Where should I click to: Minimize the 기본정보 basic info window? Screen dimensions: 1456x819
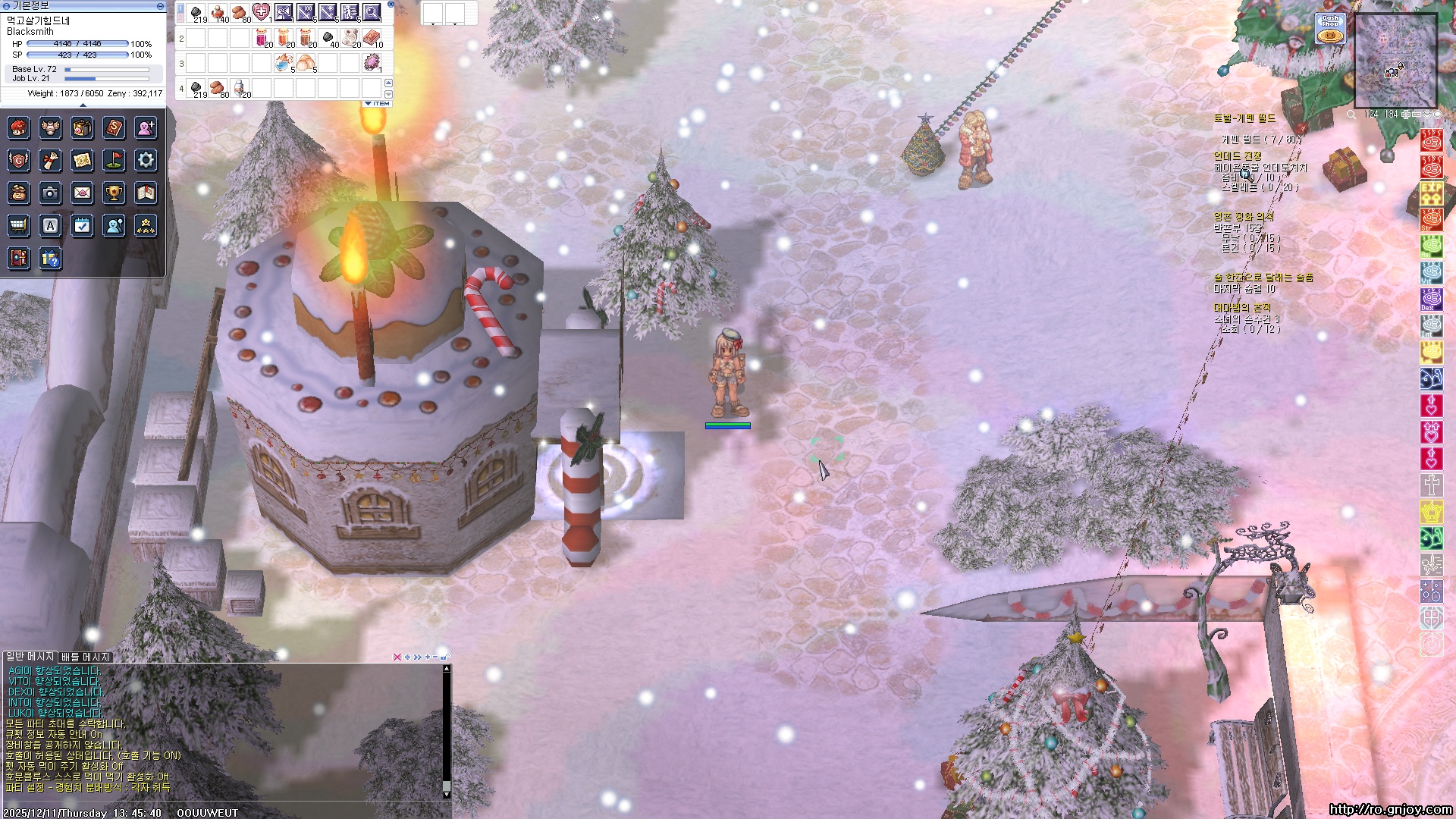coord(160,5)
